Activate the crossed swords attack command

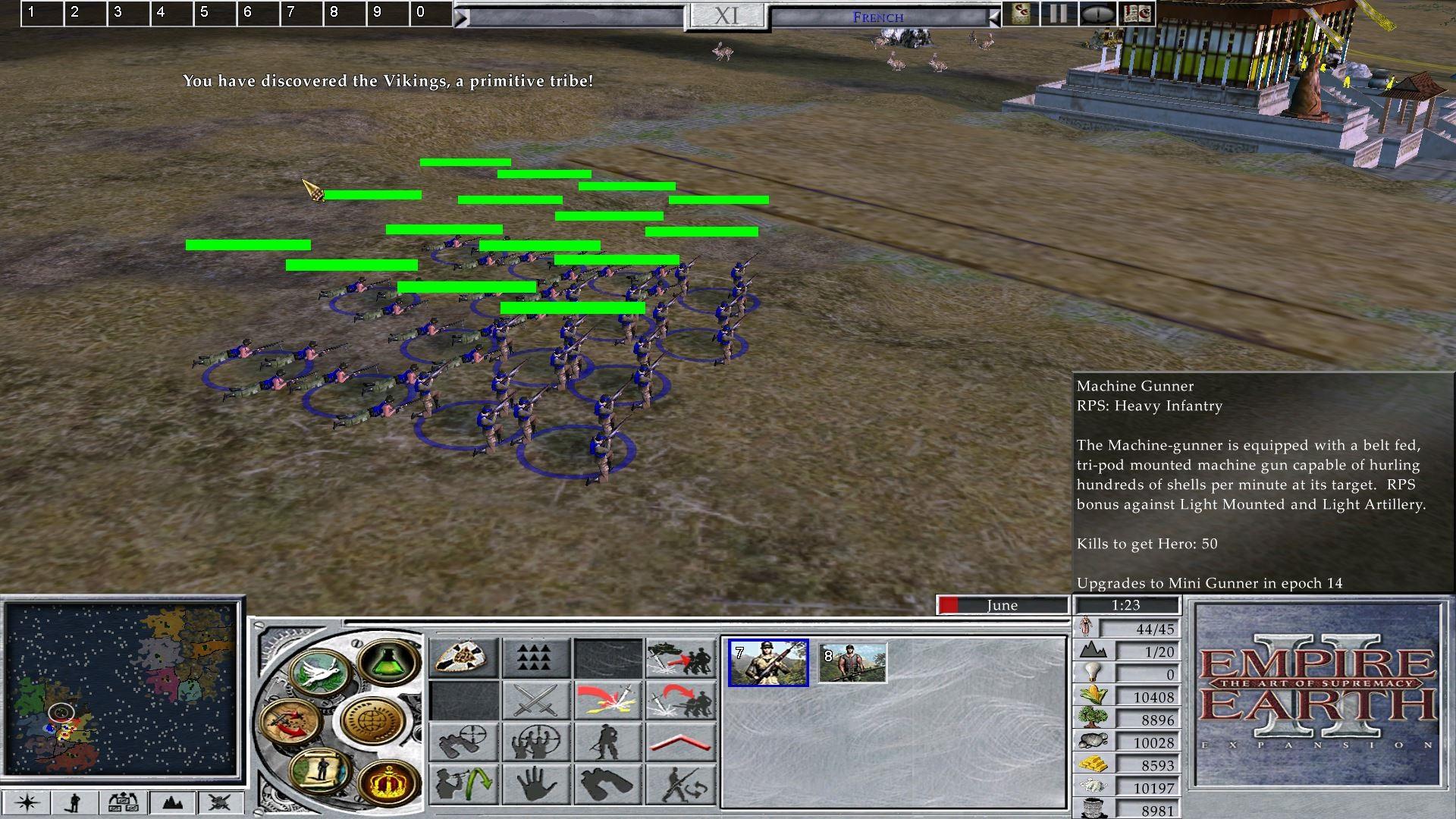click(536, 699)
